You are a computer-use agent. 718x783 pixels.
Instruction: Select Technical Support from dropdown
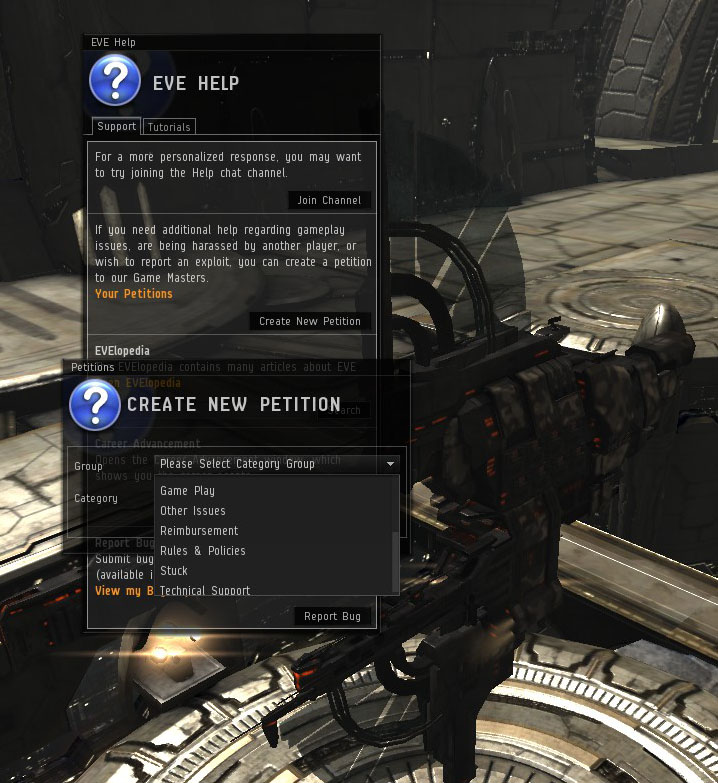(205, 590)
